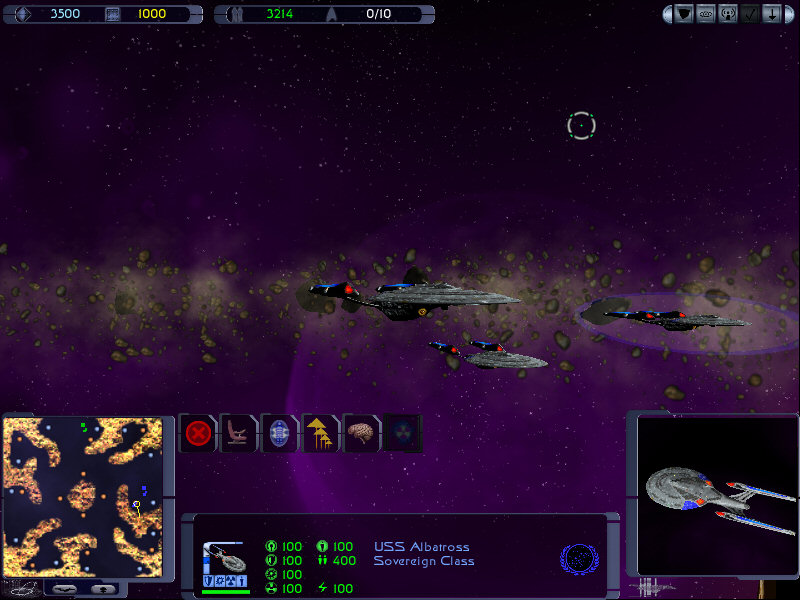Screen dimensions: 800x600
Task: Click the handshake diplomacy button
Action: pos(706,14)
